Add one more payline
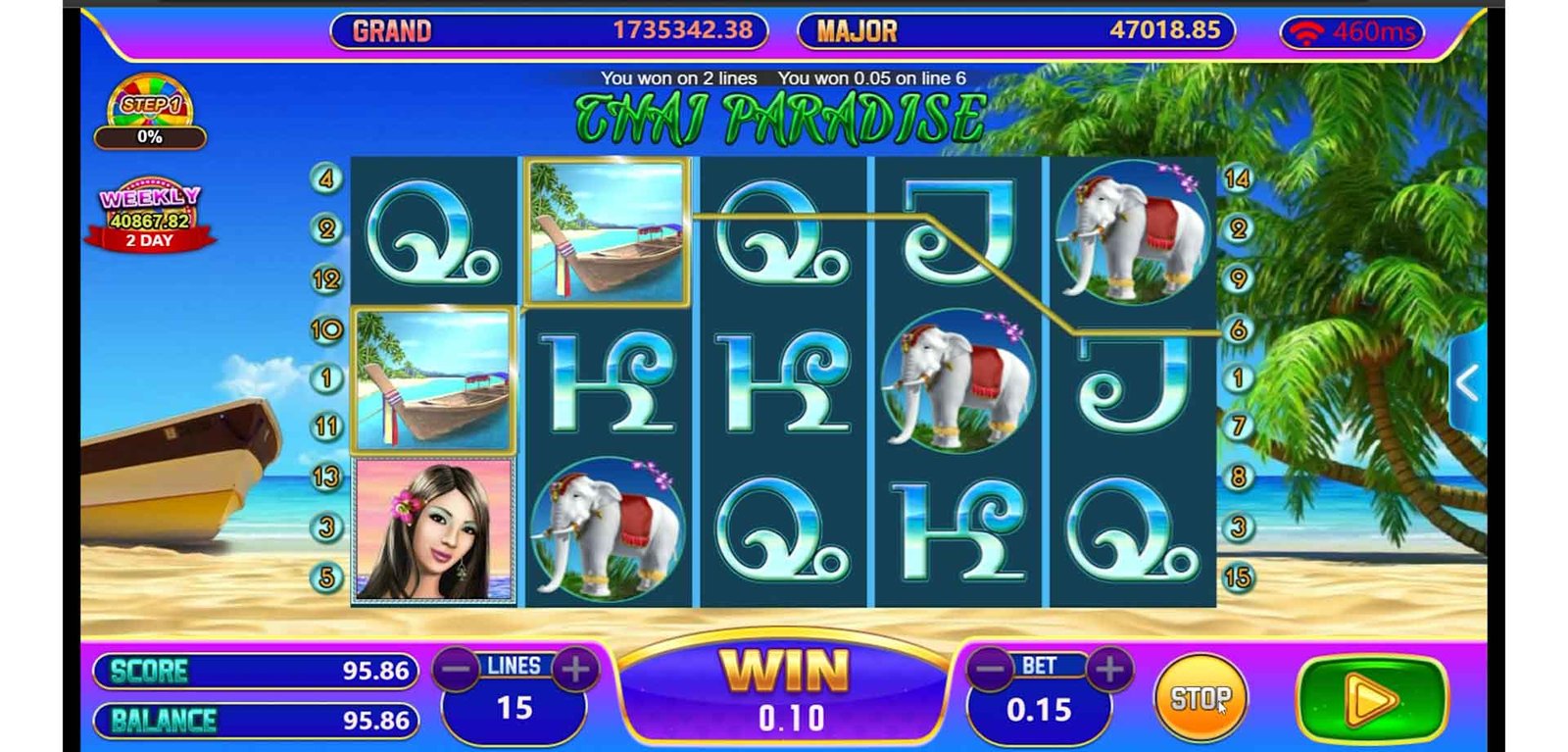The width and height of the screenshot is (1568, 752). (x=575, y=670)
